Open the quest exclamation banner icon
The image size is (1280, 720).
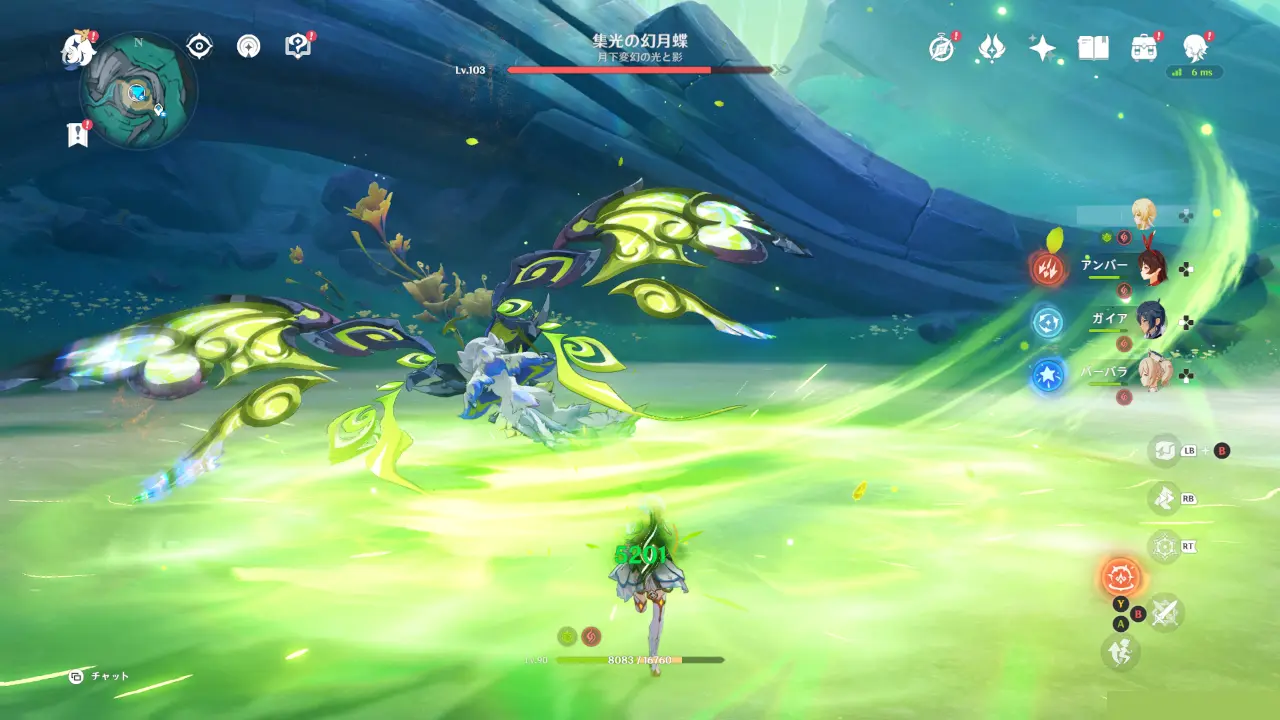(77, 135)
